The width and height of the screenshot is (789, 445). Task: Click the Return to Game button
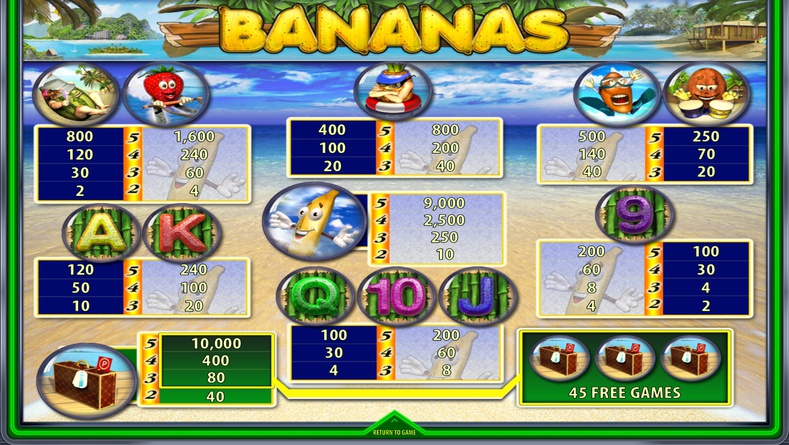click(393, 429)
